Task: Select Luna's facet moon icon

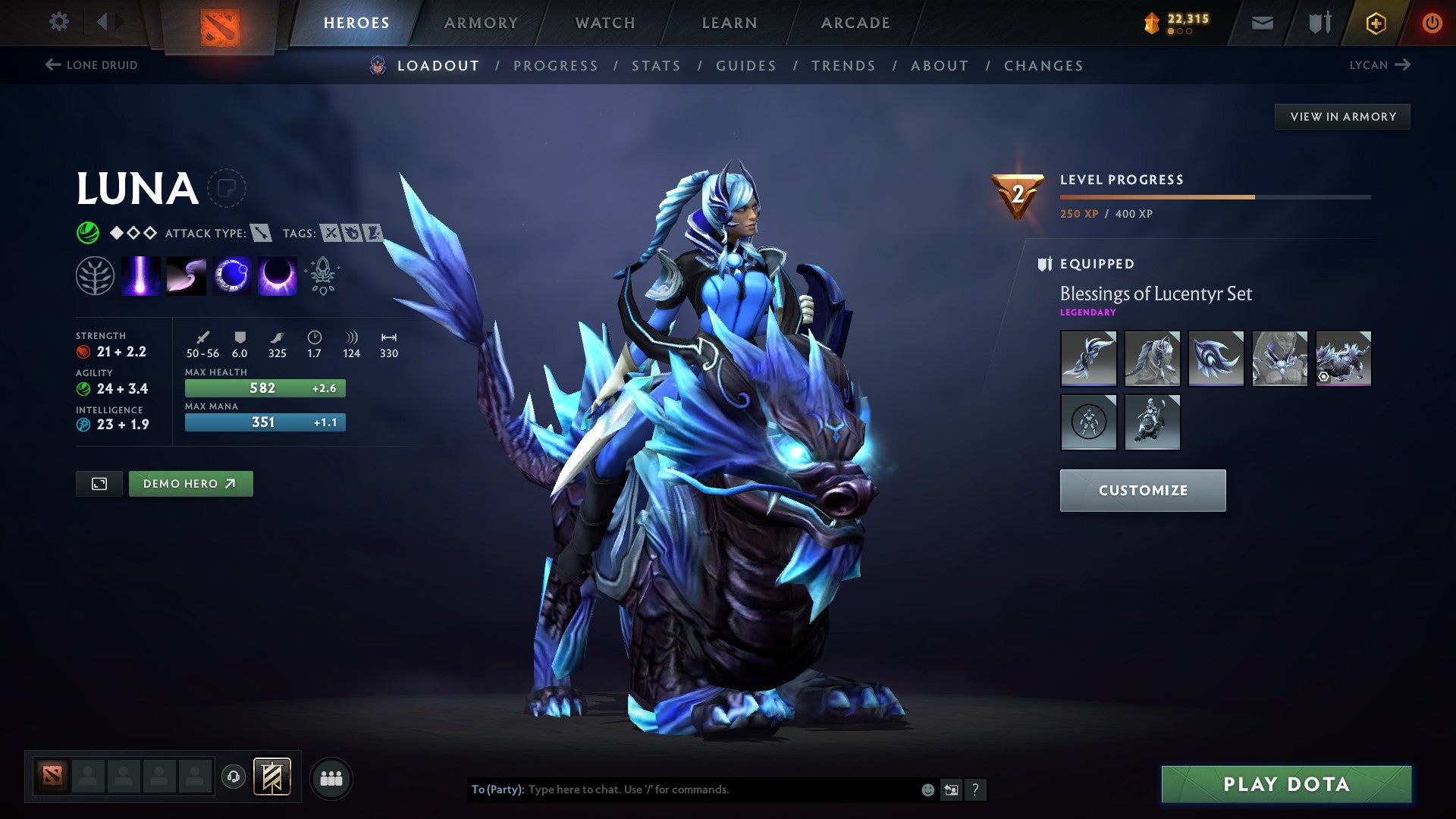Action: tap(96, 275)
